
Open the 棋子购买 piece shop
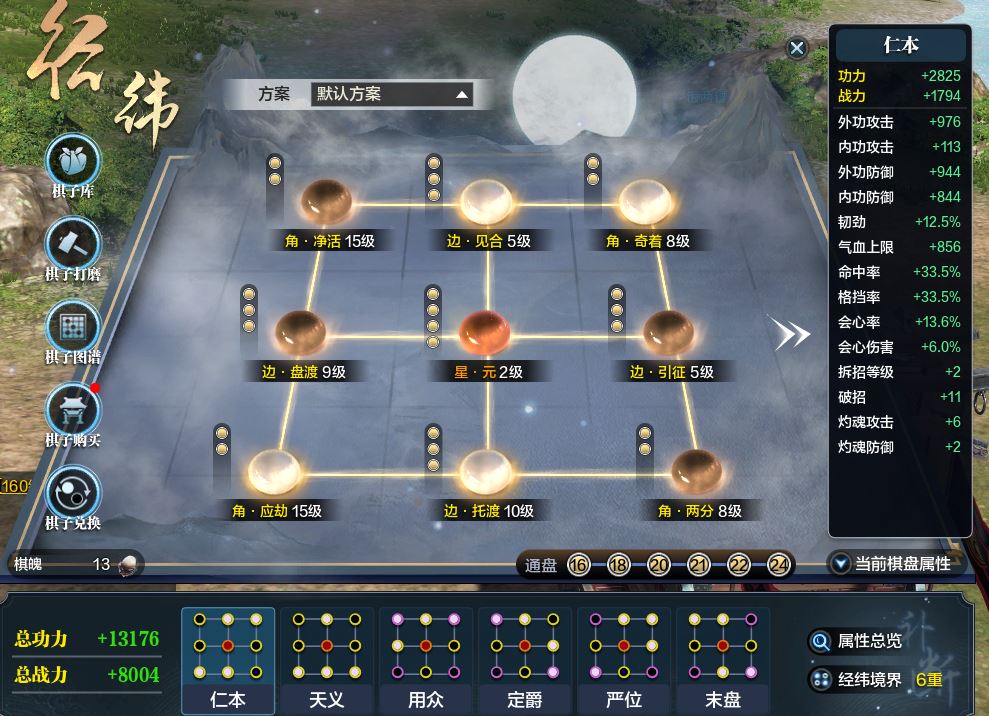[x=73, y=411]
